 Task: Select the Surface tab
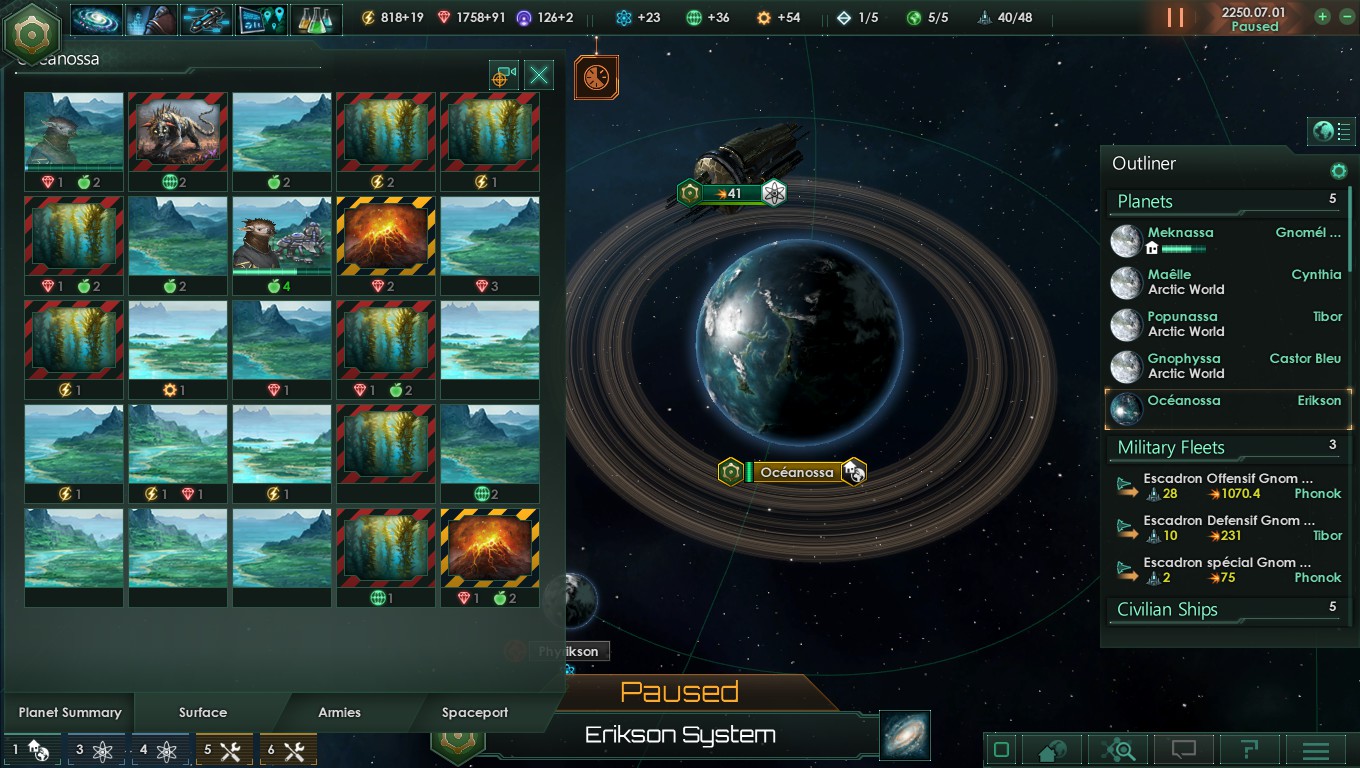pos(203,712)
